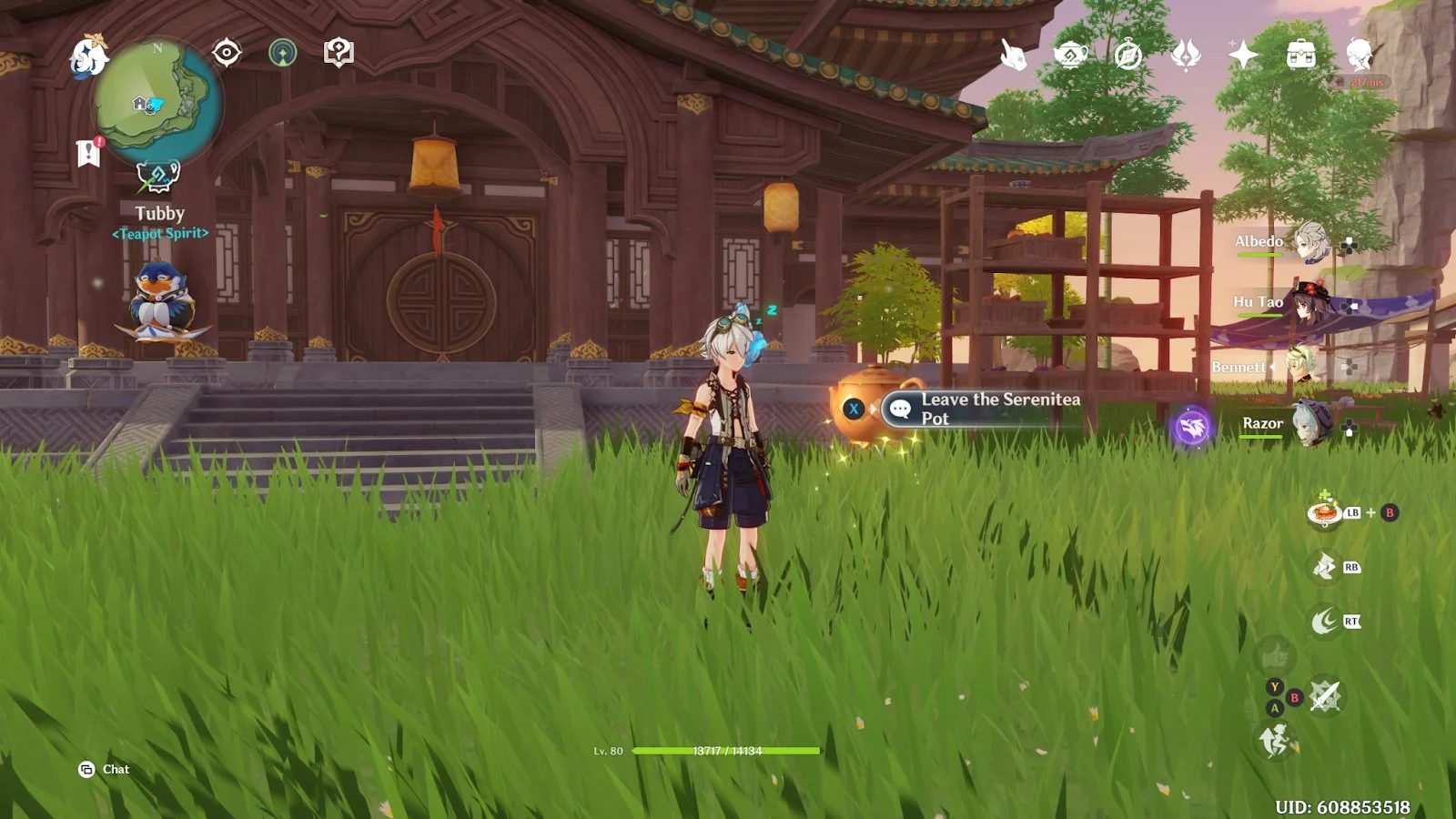
Task: Open the Adventurer Handbook compass icon
Action: tap(1128, 56)
